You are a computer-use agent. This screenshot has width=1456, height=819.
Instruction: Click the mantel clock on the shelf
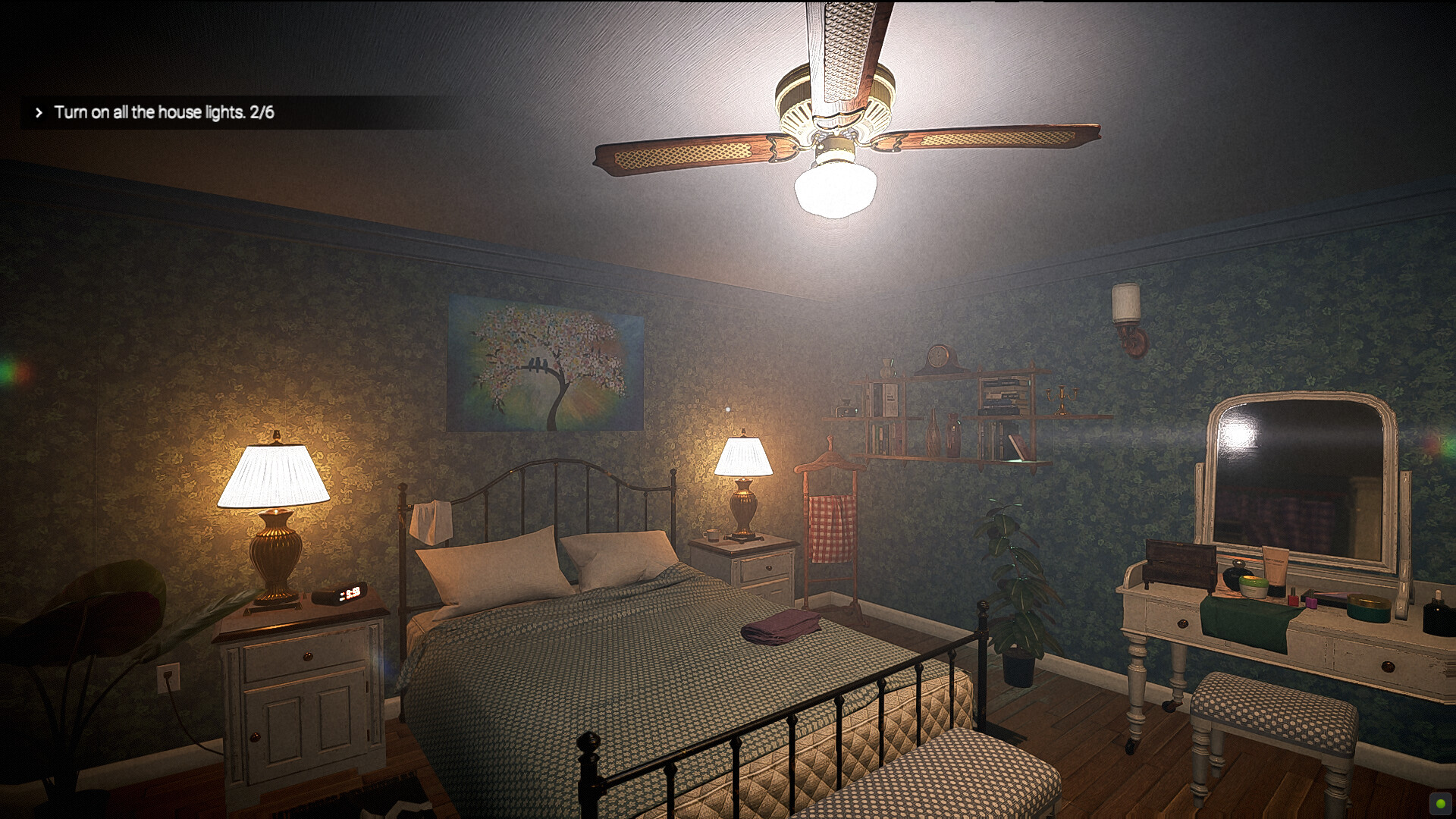point(937,356)
